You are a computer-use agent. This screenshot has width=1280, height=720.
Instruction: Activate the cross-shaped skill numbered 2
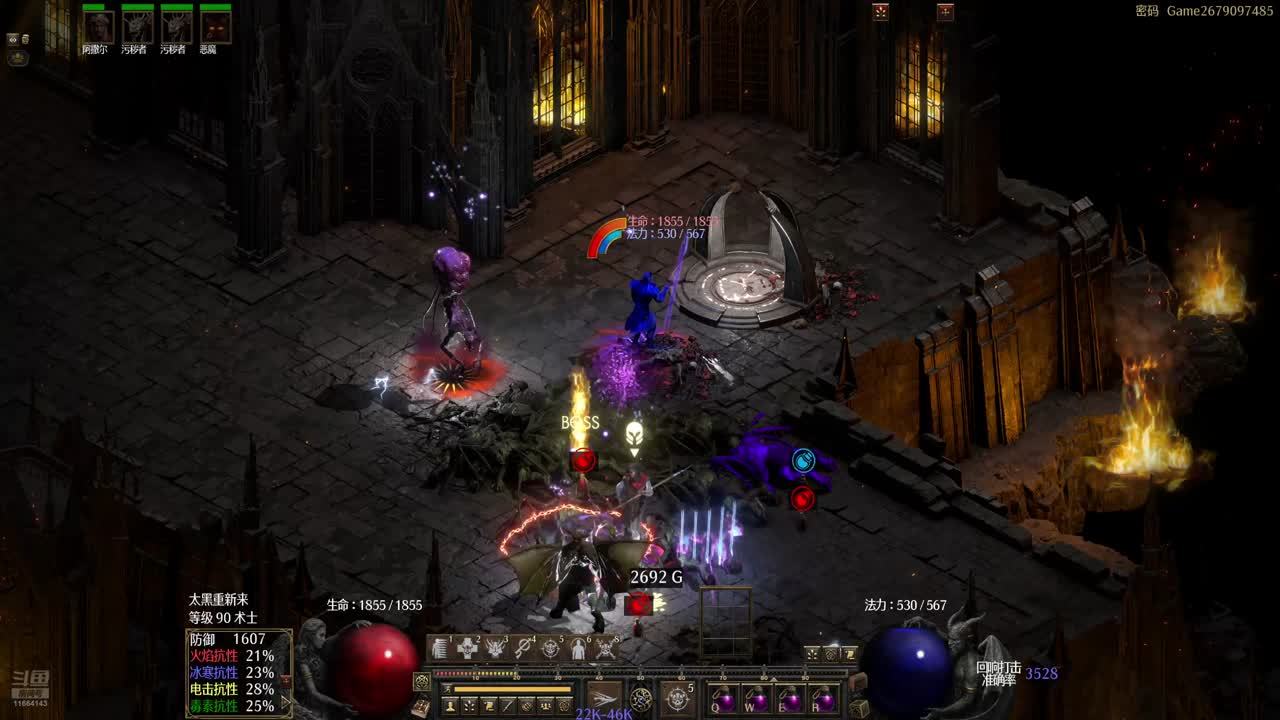[x=468, y=648]
